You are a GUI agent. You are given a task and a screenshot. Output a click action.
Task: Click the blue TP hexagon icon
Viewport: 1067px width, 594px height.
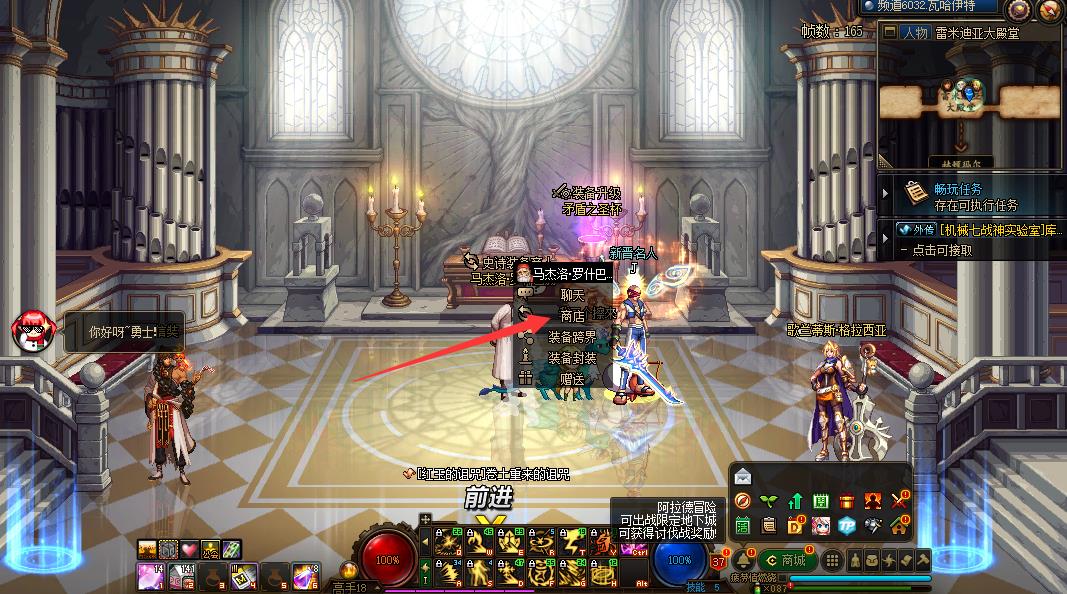(x=846, y=525)
